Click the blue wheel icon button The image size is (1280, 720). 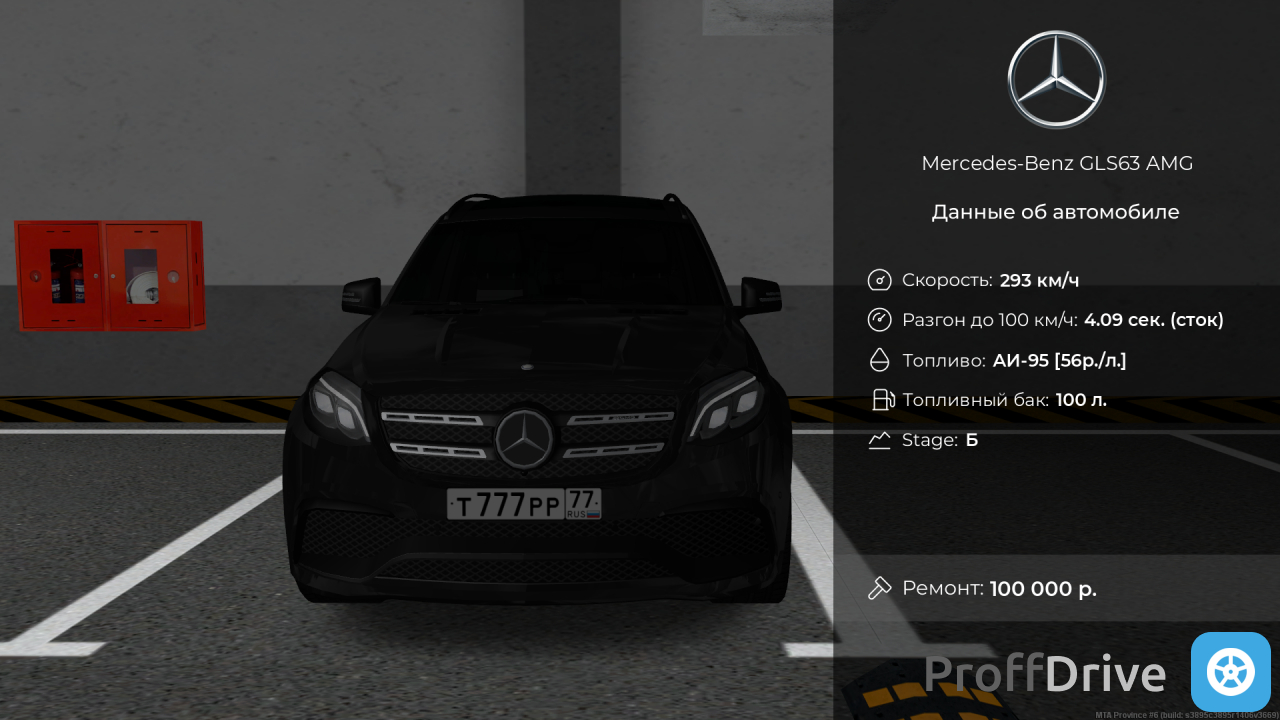click(x=1230, y=672)
